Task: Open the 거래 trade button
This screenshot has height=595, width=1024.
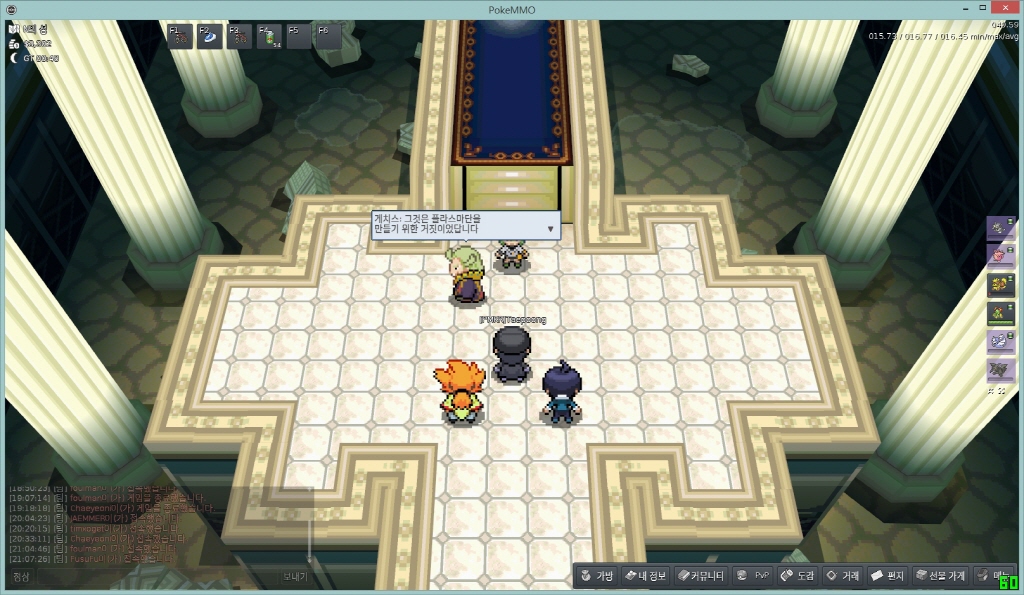Action: [x=842, y=576]
